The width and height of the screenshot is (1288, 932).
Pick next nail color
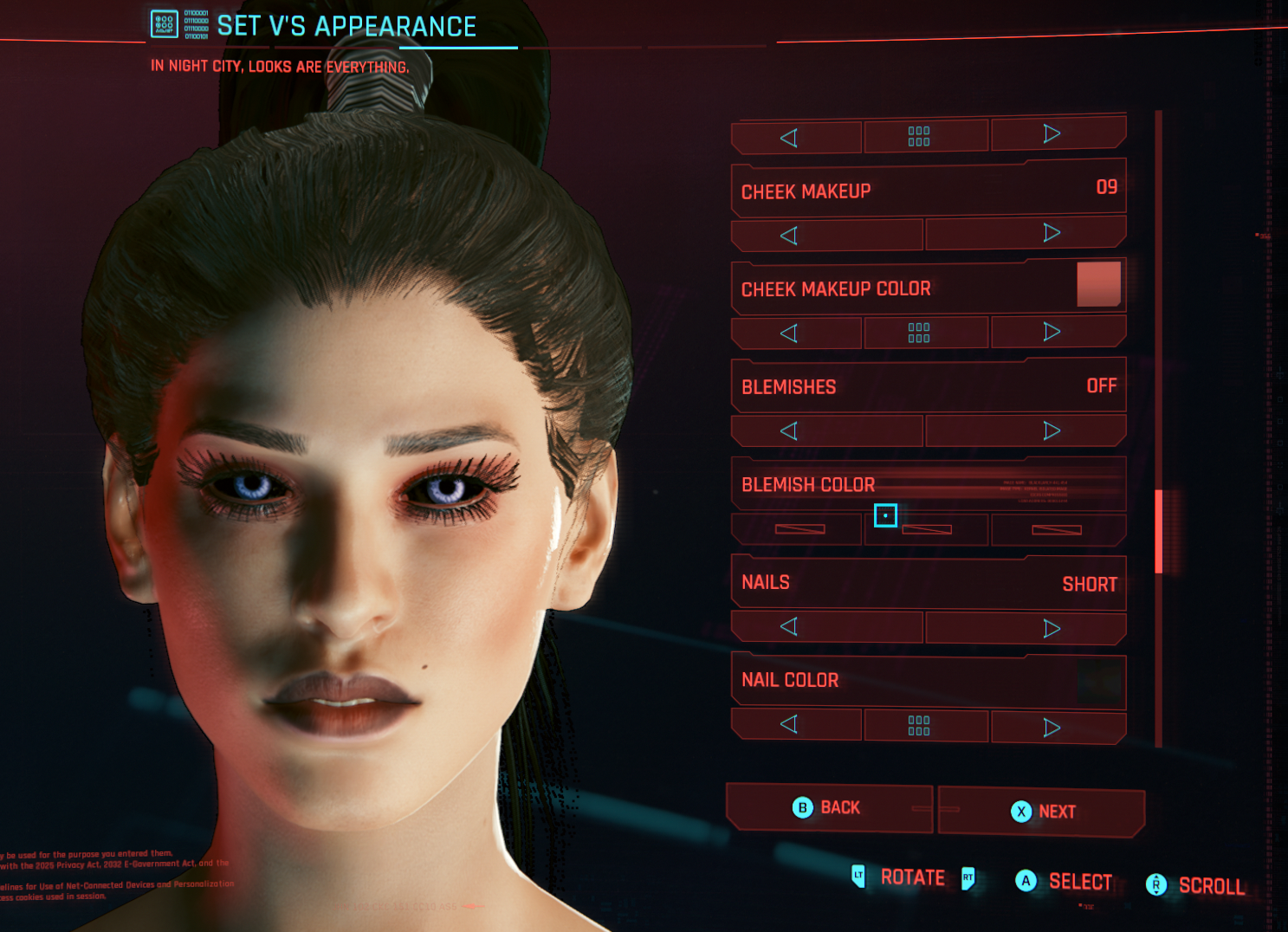[1052, 728]
